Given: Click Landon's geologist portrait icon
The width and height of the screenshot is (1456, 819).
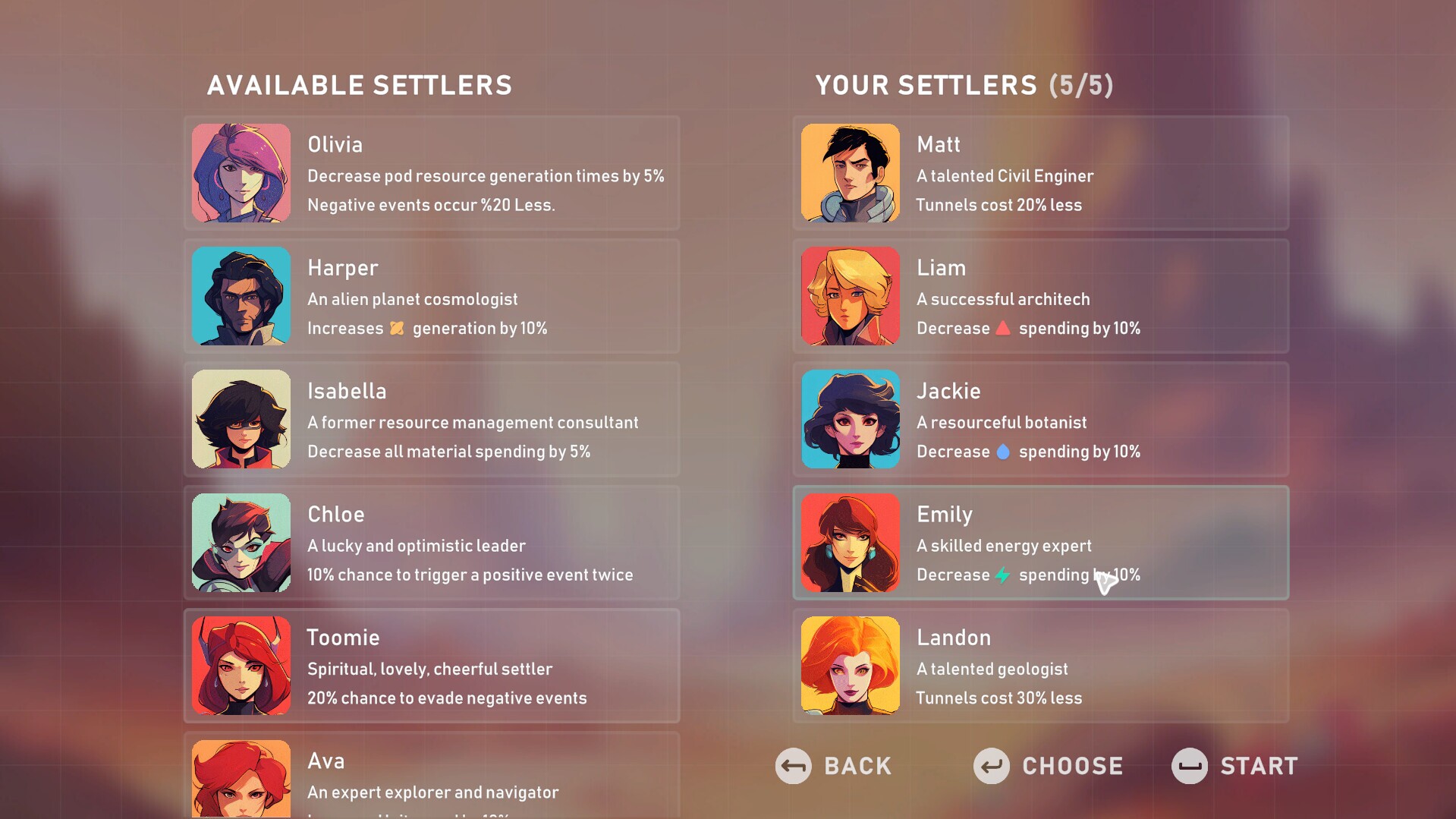Looking at the screenshot, I should [x=850, y=666].
